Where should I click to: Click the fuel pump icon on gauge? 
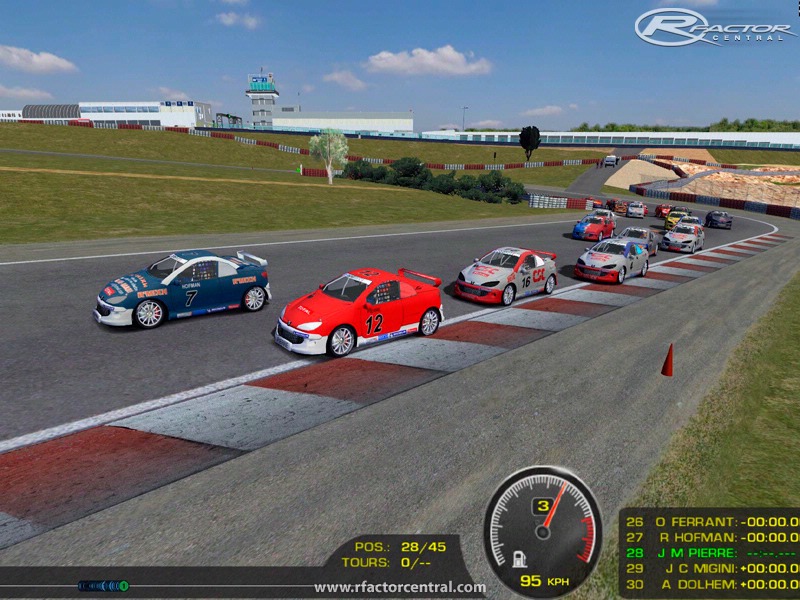[519, 560]
